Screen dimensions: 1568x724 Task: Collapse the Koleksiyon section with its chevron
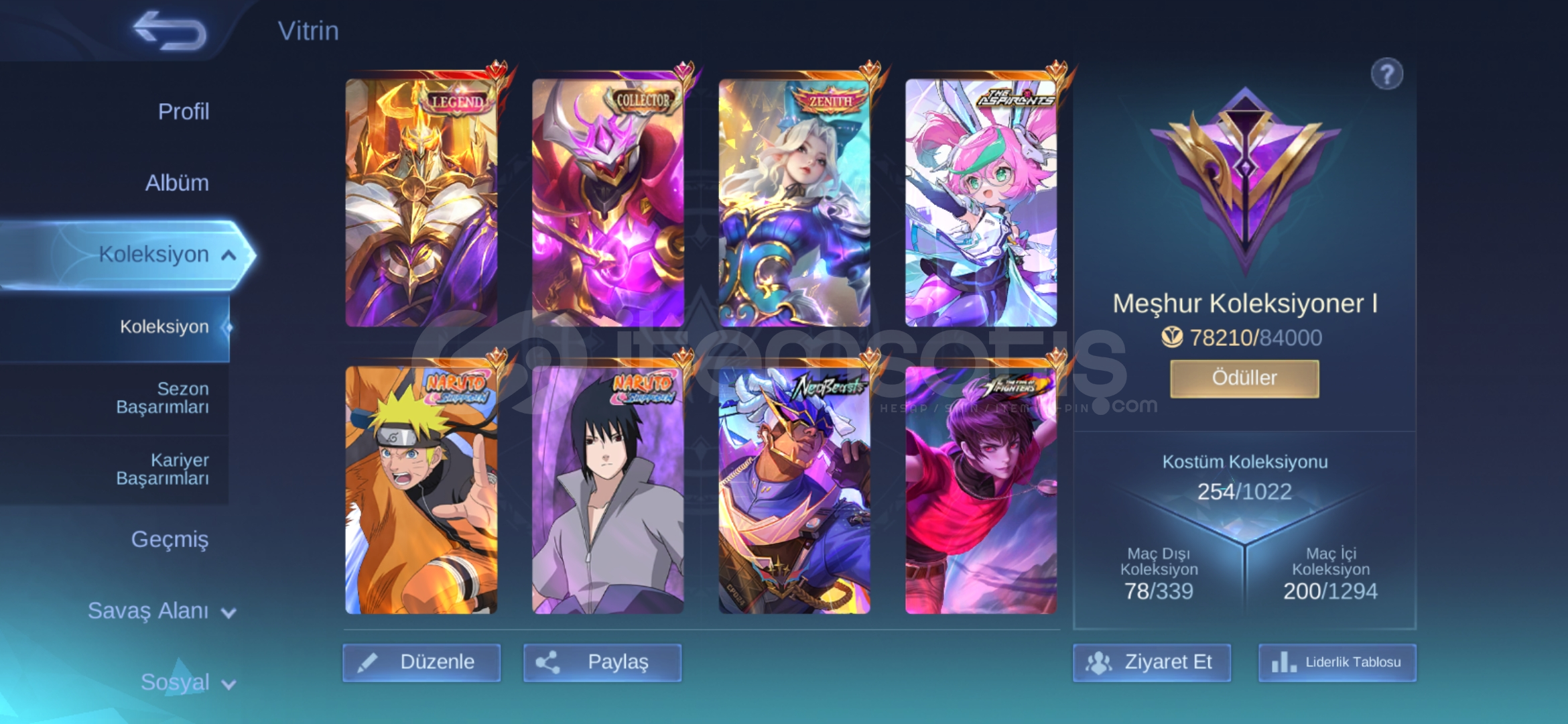coord(228,255)
